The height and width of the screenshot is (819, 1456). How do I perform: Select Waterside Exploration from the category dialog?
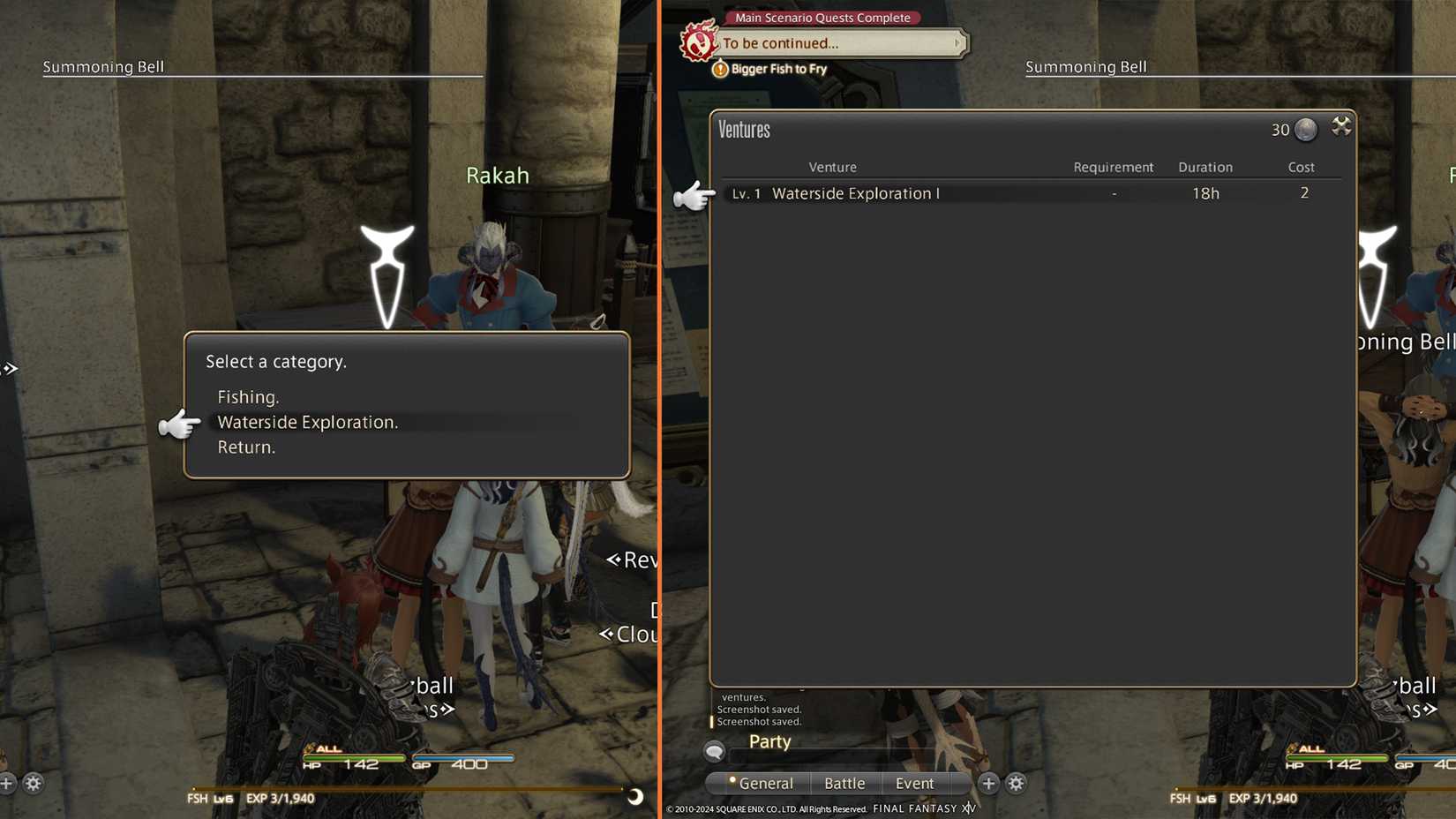pyautogui.click(x=308, y=422)
